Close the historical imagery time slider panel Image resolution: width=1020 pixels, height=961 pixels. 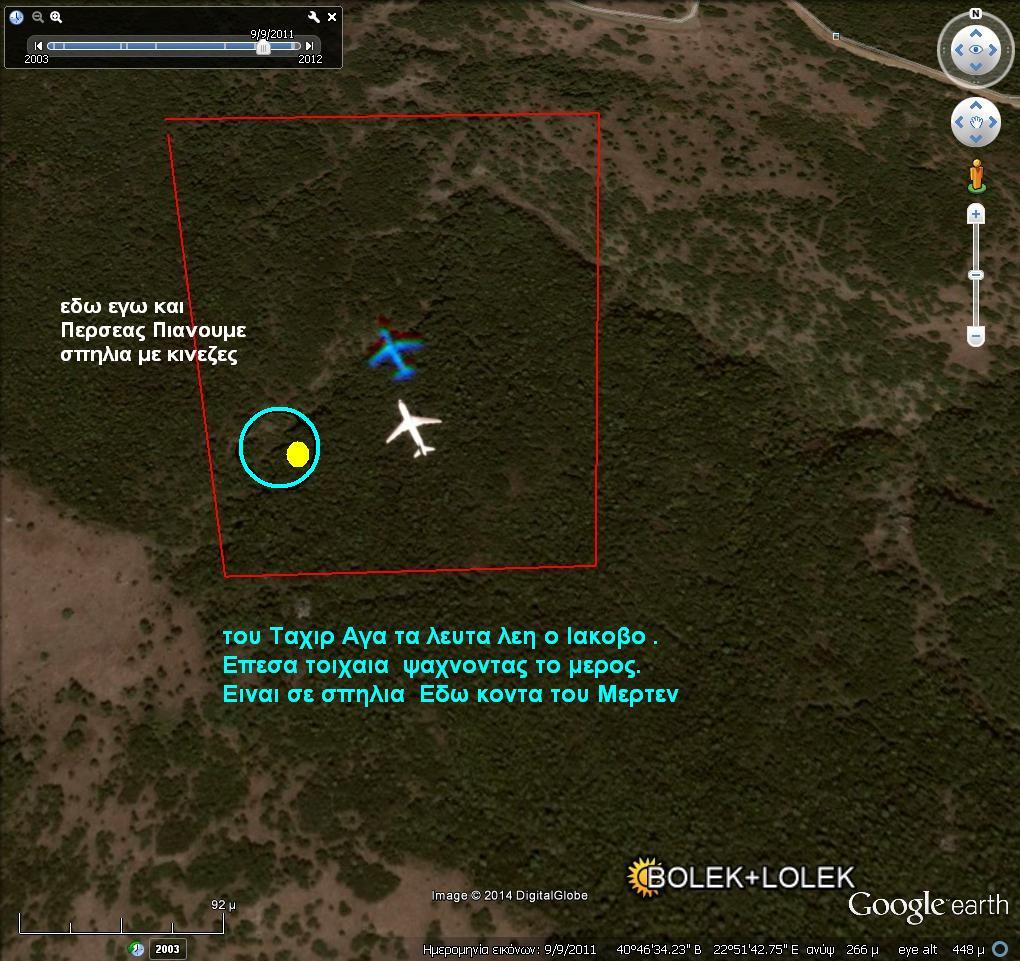click(x=332, y=17)
